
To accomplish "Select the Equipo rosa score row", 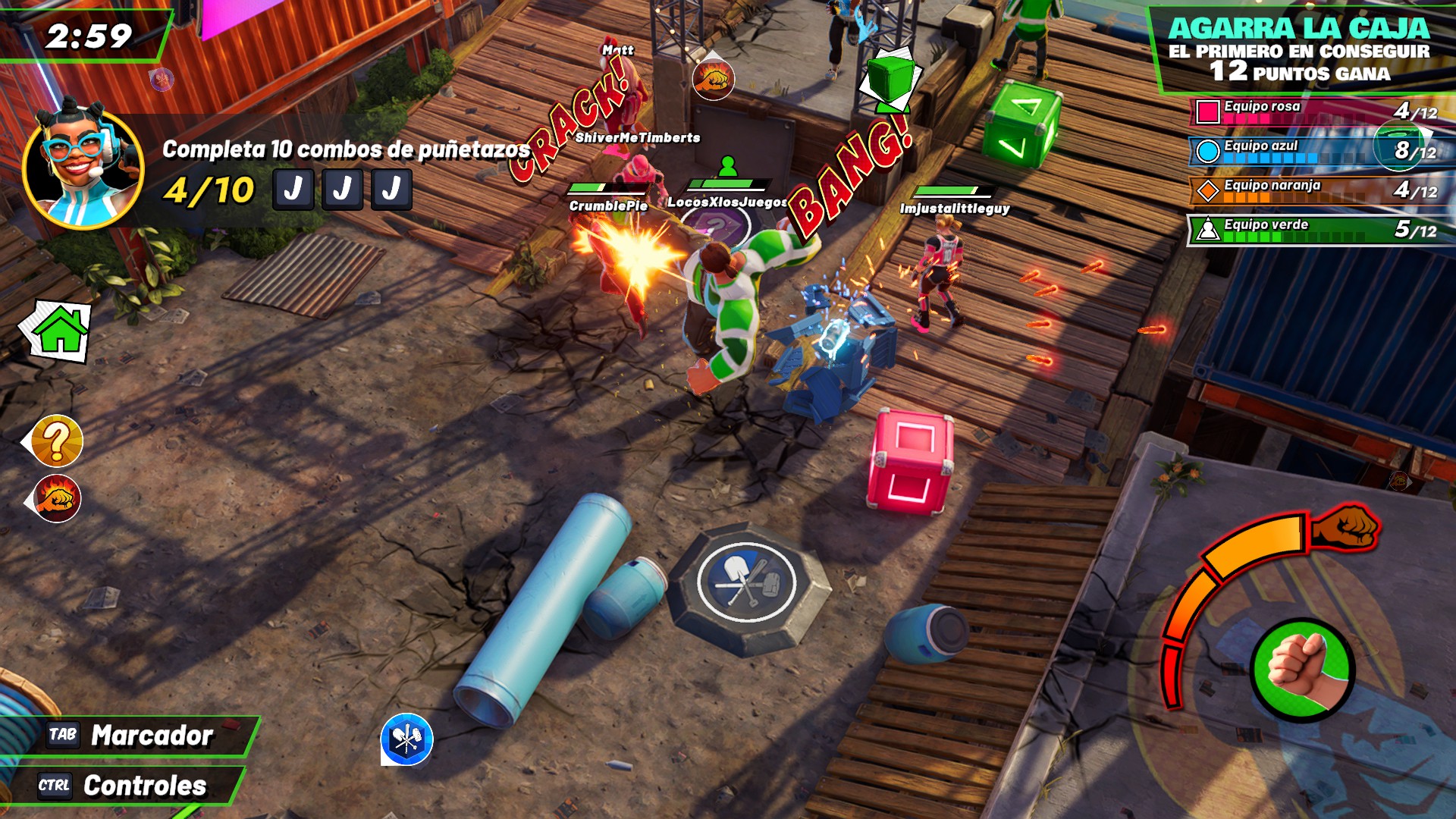I will [1319, 111].
